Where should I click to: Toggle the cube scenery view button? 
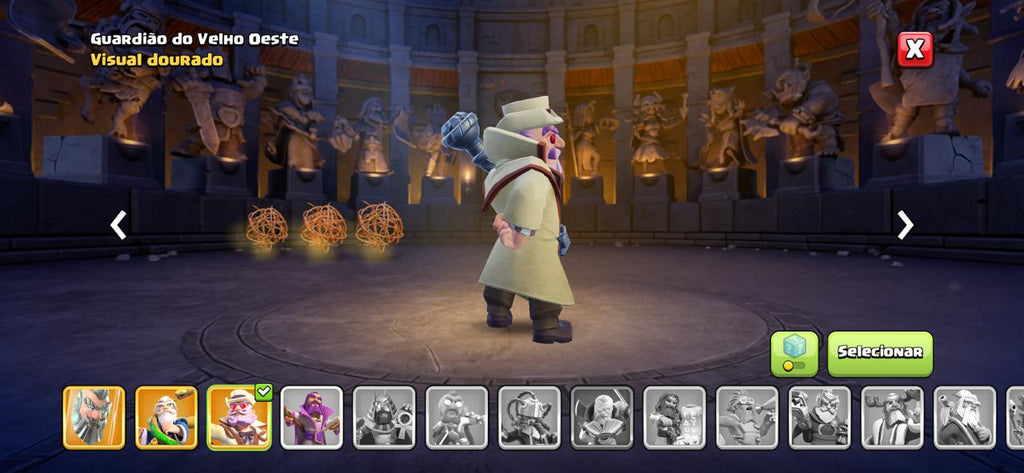794,354
